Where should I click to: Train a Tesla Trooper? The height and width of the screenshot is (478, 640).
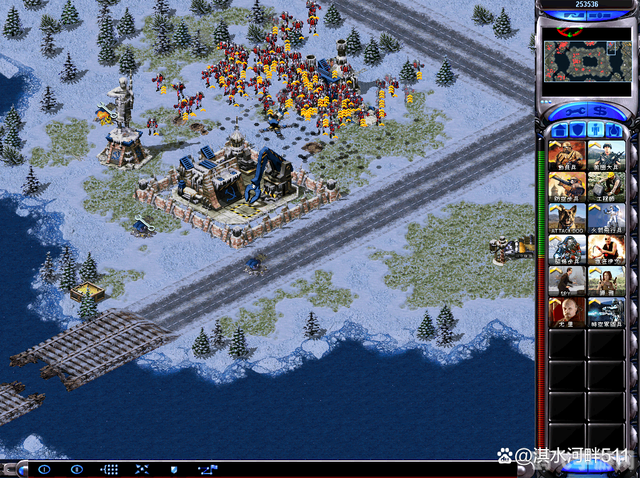(566, 249)
